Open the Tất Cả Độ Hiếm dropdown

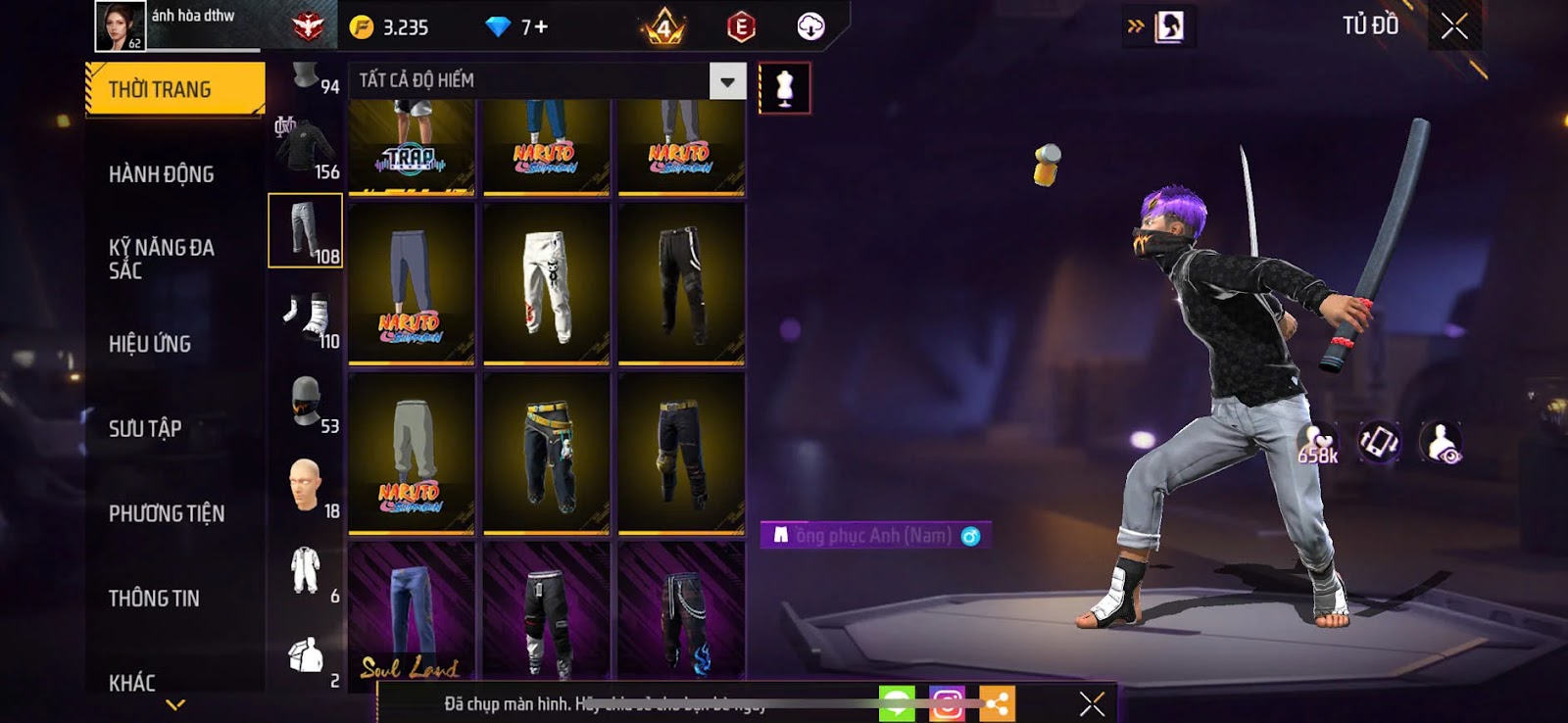(727, 81)
